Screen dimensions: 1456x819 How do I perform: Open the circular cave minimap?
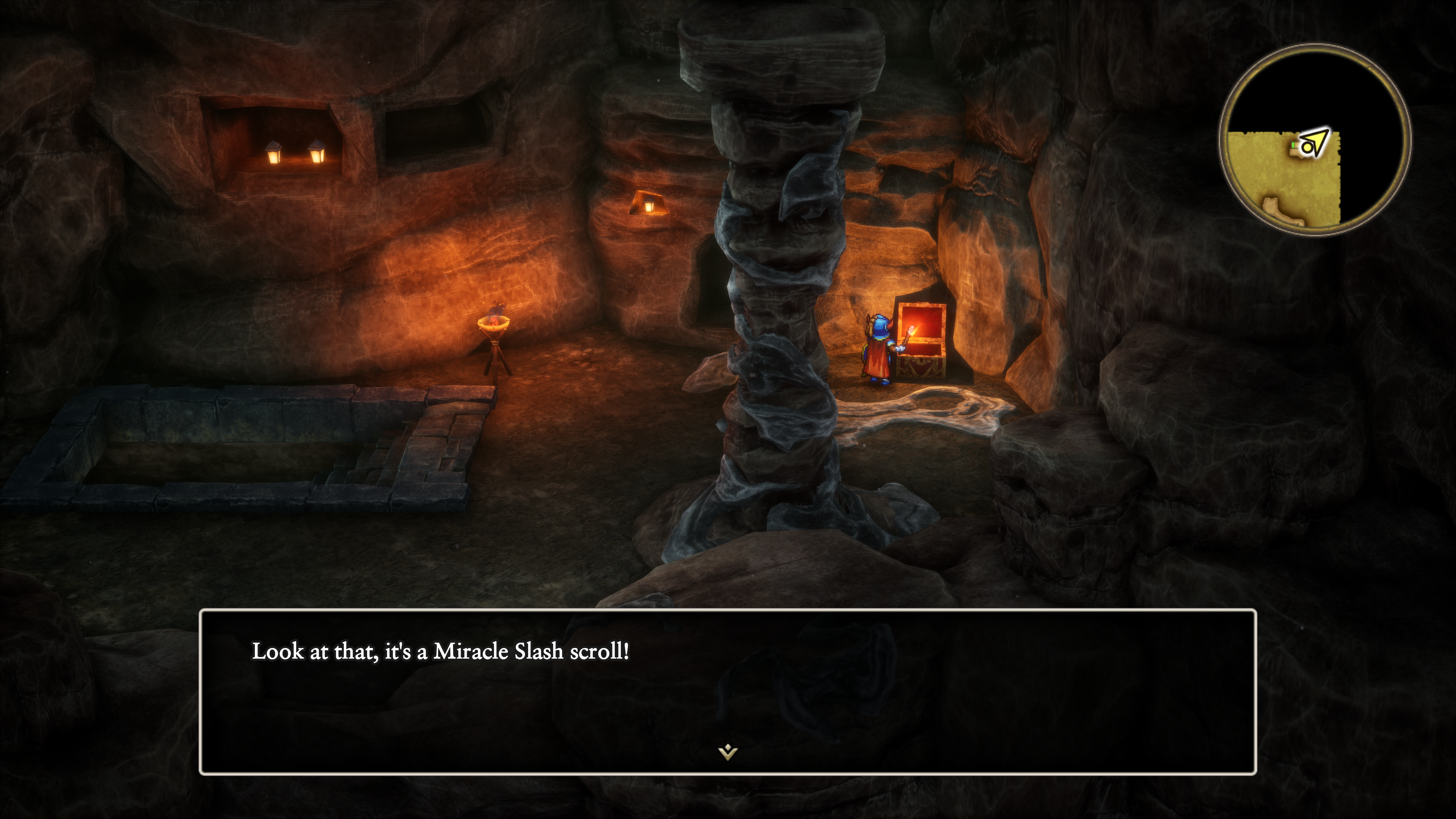coord(1314,140)
